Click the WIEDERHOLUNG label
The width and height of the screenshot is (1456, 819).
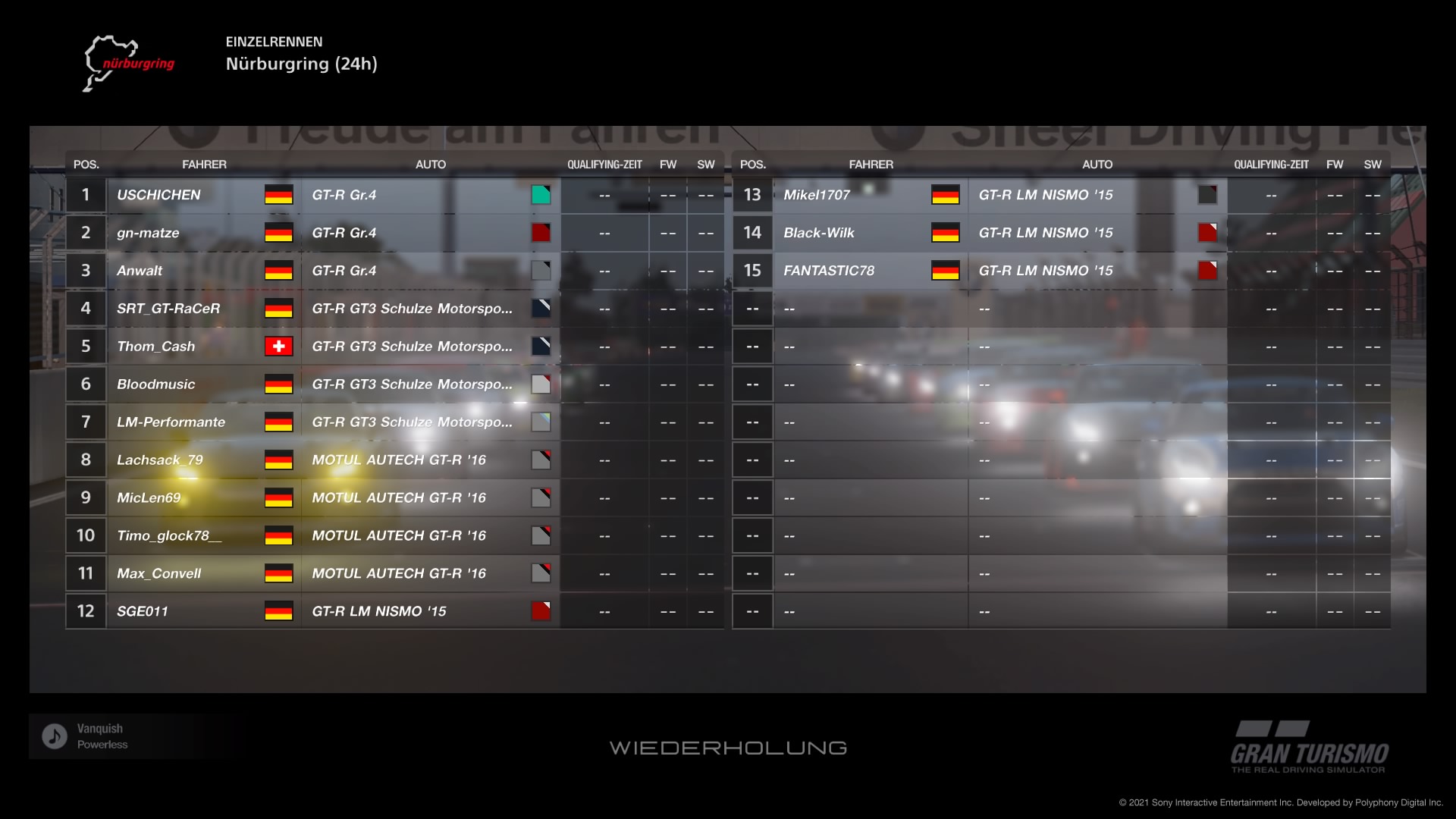pyautogui.click(x=727, y=747)
